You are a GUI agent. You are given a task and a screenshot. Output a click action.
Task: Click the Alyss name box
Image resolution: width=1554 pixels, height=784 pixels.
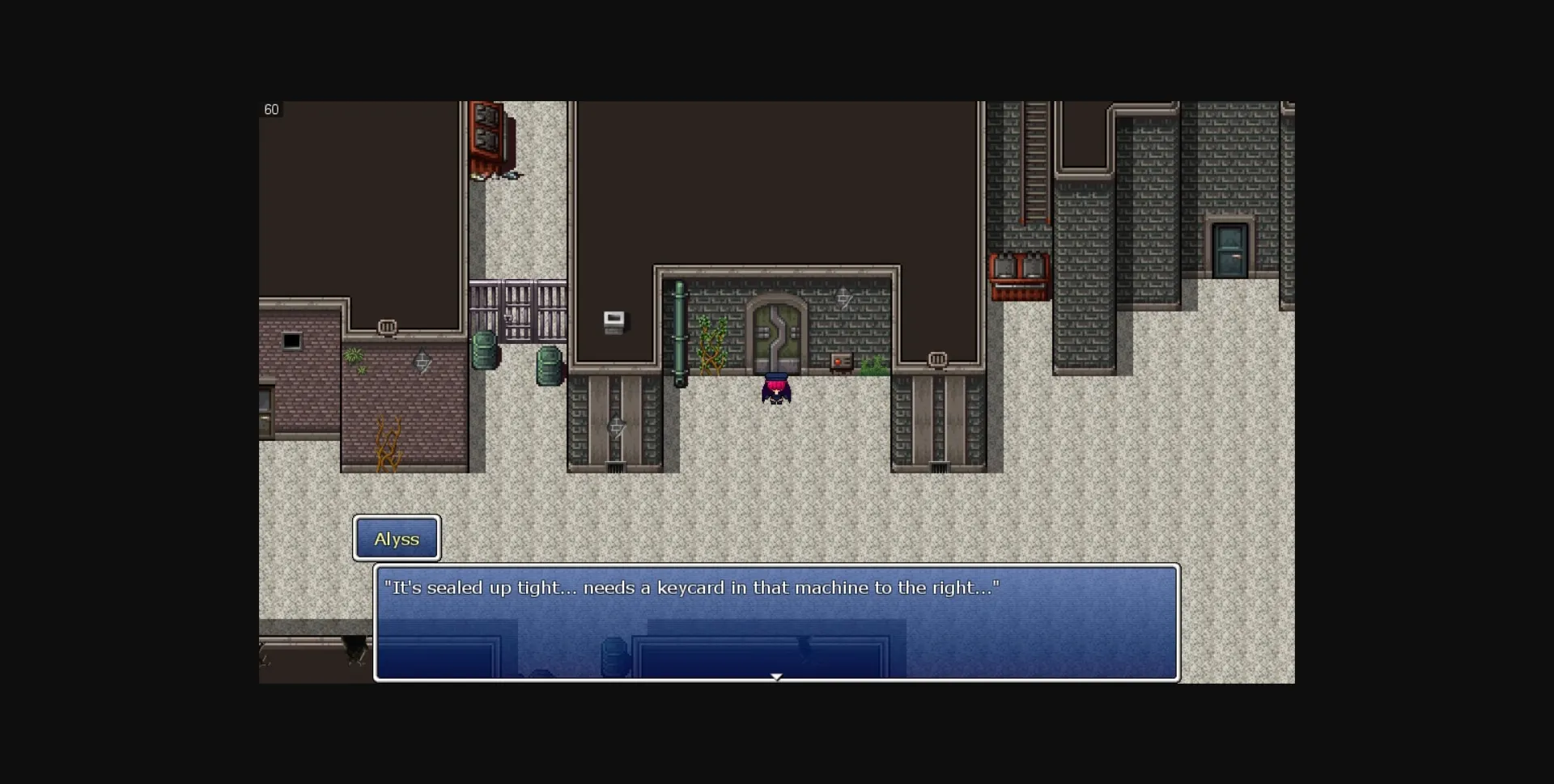coord(397,538)
